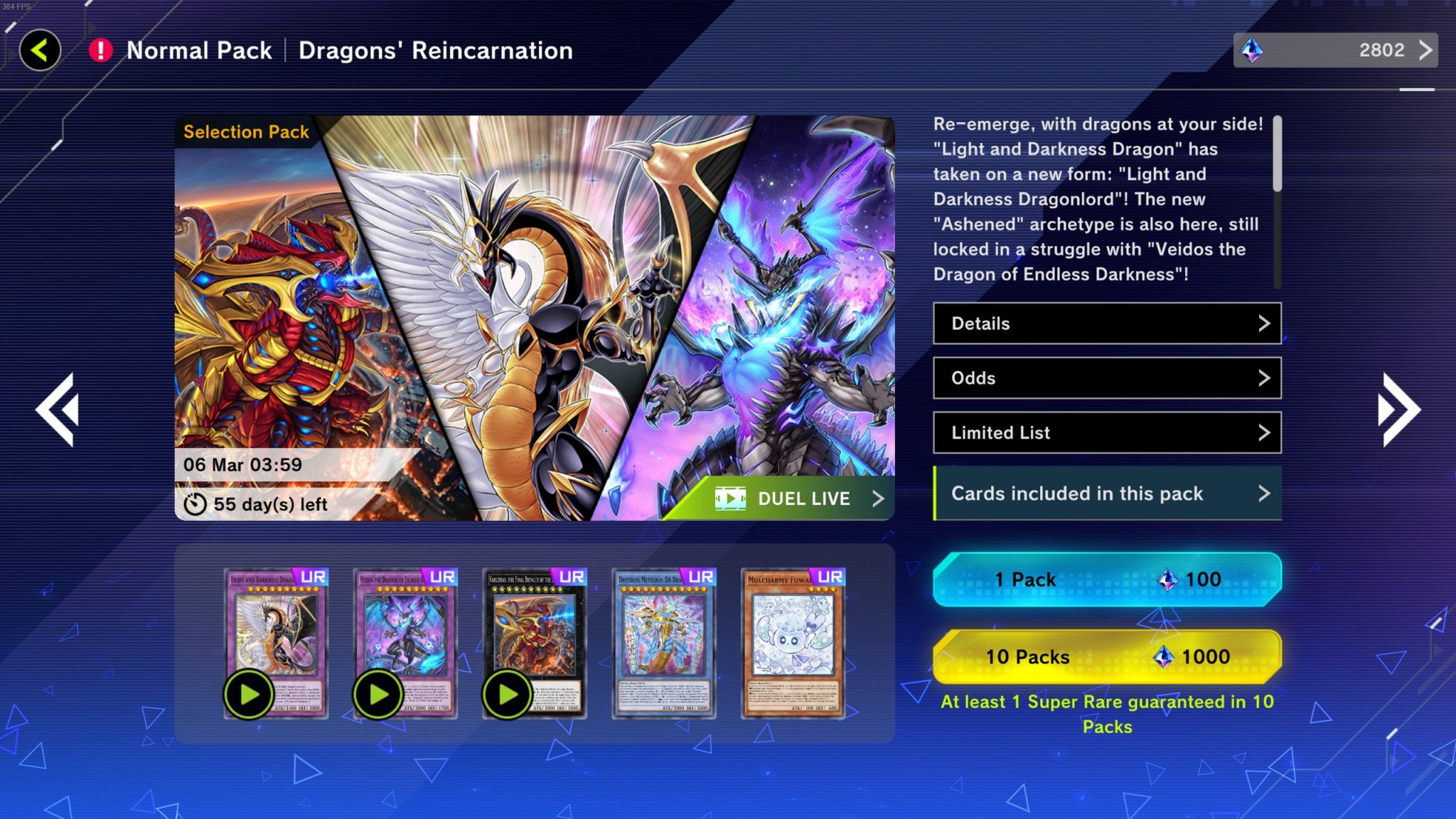Image resolution: width=1456 pixels, height=819 pixels.
Task: View Cards included in this pack
Action: (x=1107, y=493)
